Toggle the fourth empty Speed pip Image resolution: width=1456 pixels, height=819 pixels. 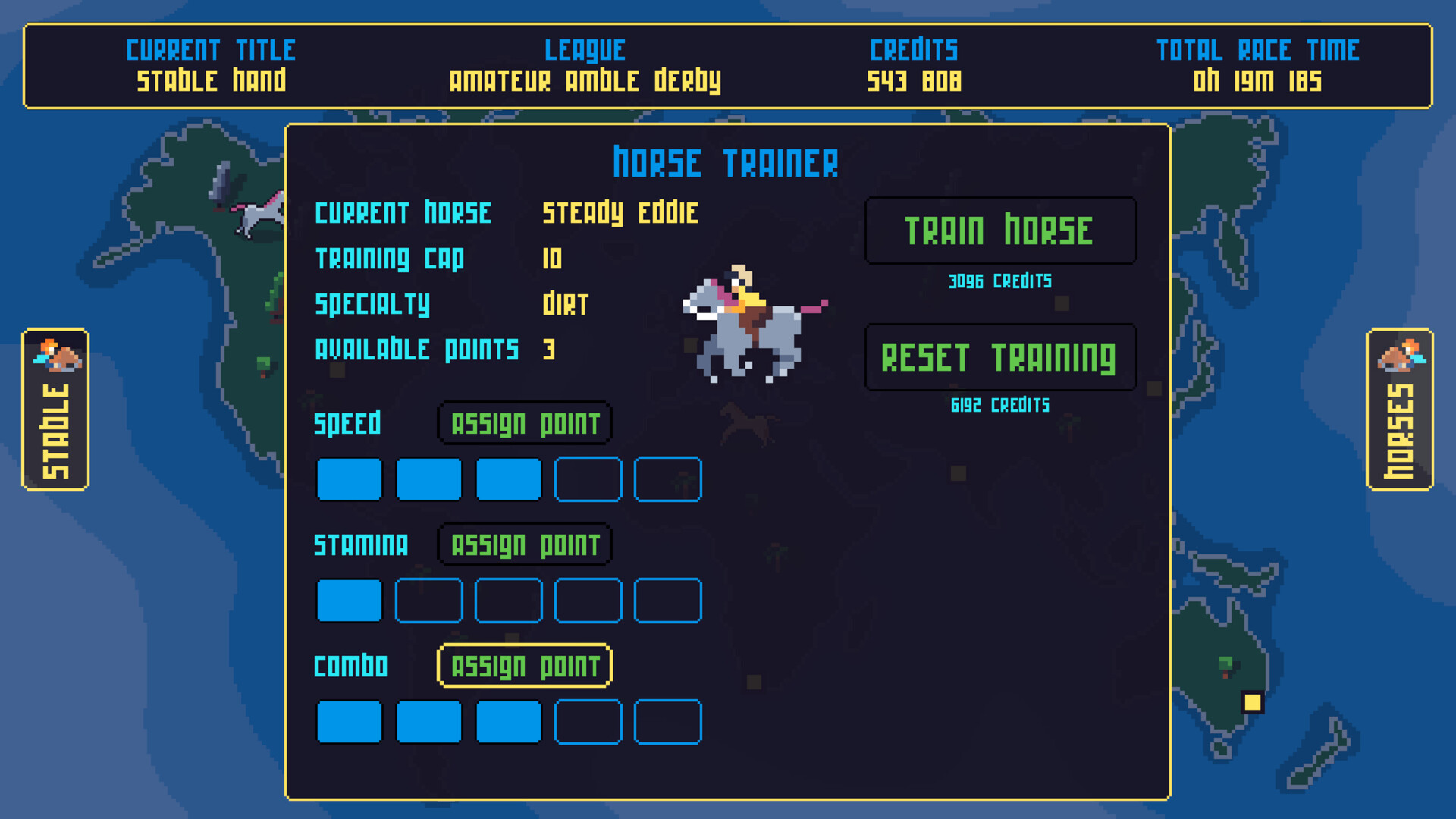[x=588, y=479]
